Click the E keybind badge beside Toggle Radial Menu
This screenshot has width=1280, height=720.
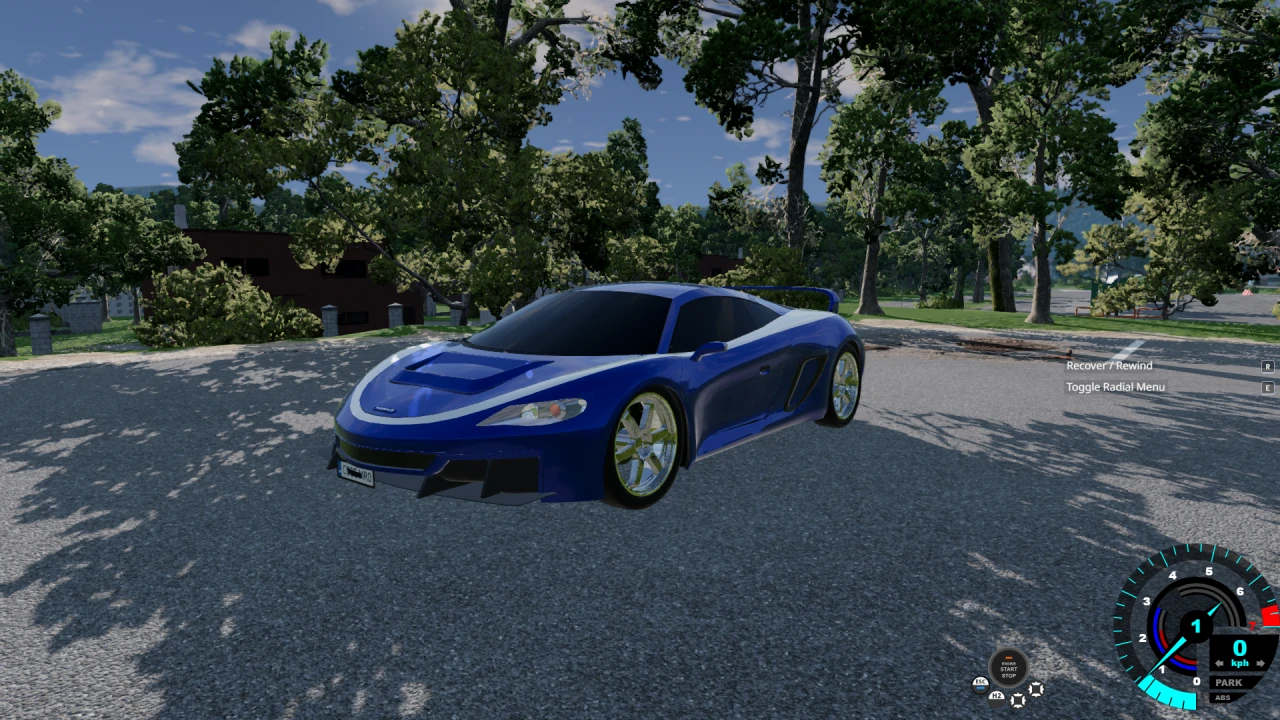pyautogui.click(x=1268, y=387)
